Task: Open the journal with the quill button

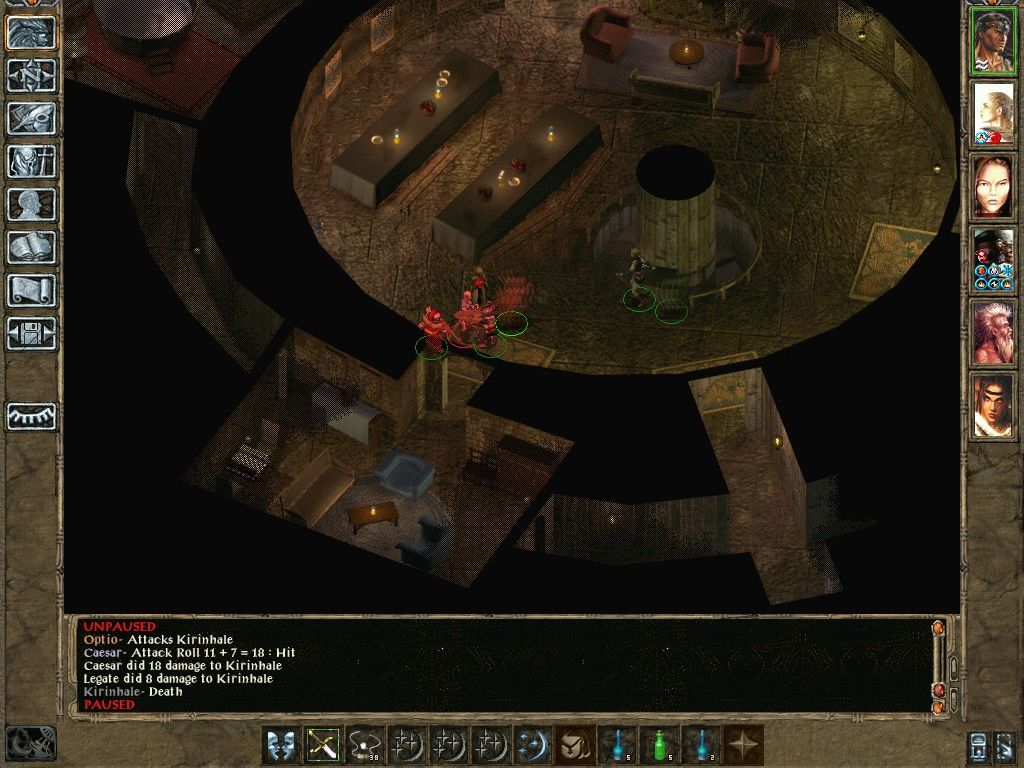Action: (x=32, y=118)
